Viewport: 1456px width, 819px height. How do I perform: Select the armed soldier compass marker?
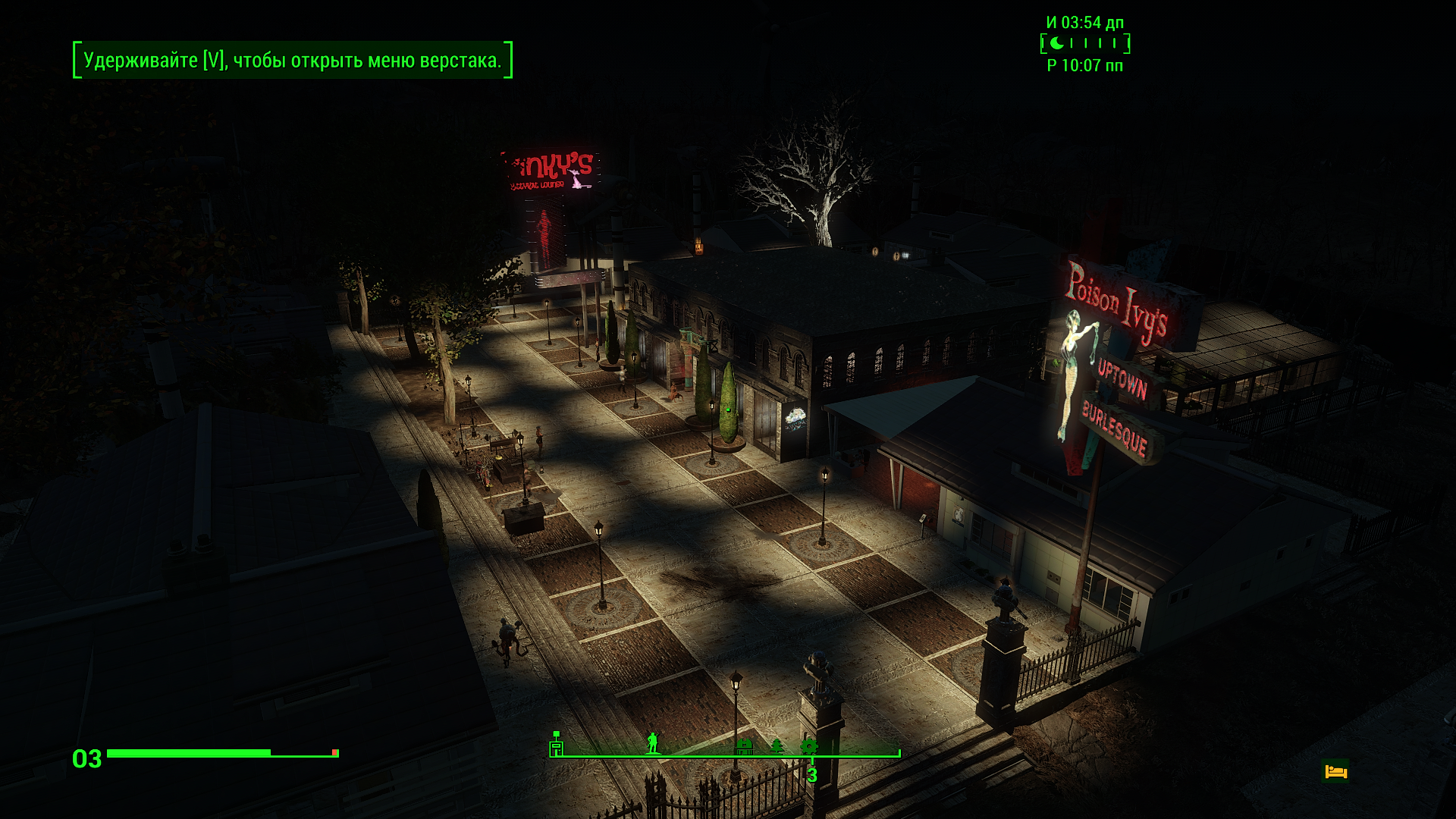(652, 743)
